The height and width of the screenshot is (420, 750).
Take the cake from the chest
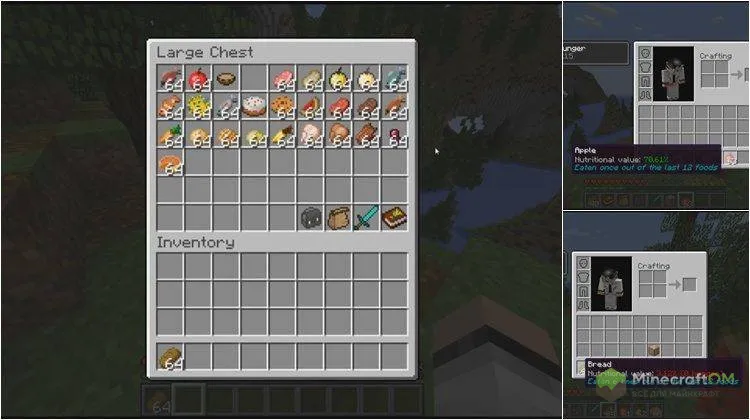coord(254,107)
